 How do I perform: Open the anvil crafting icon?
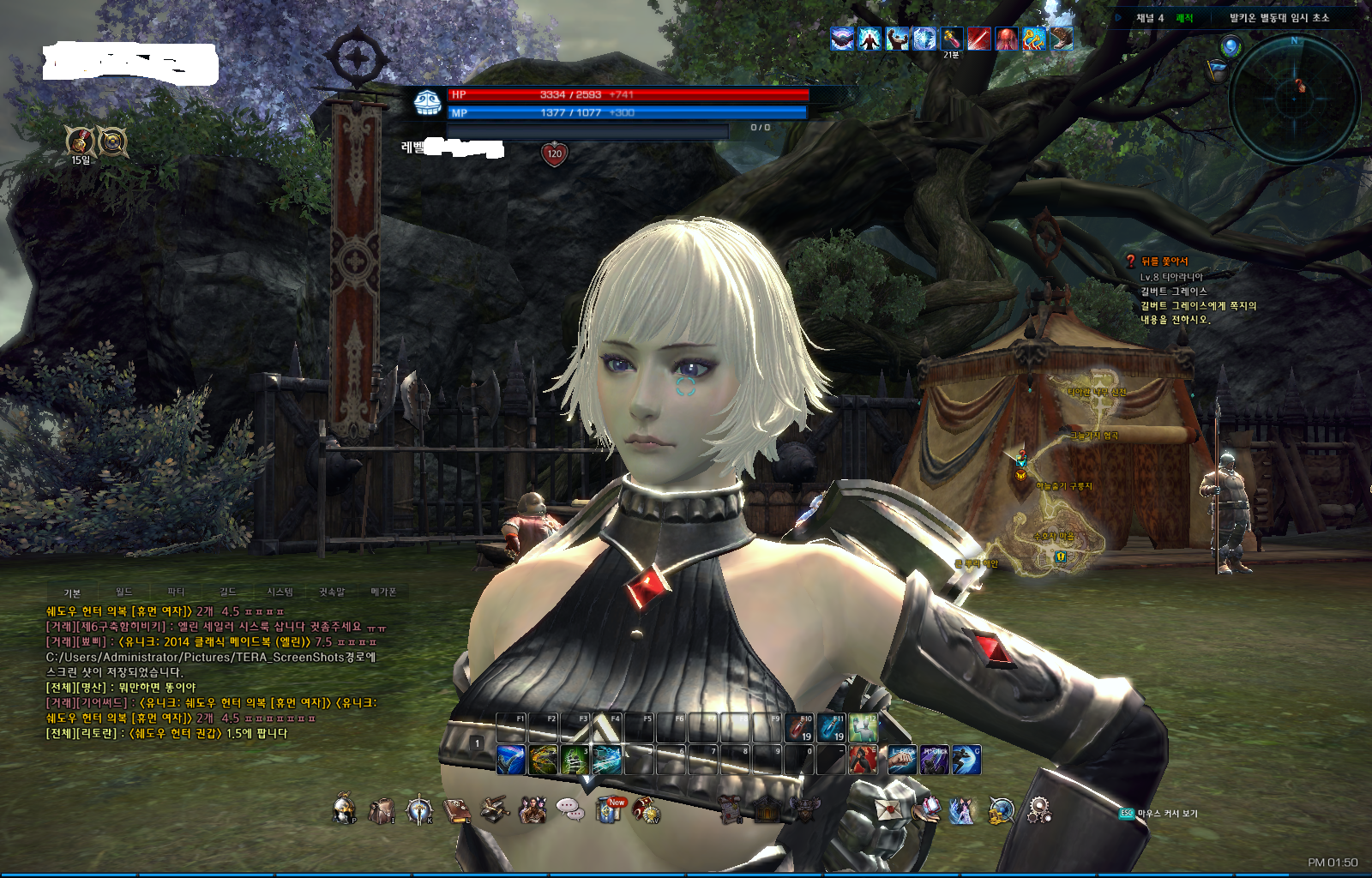coord(494,809)
